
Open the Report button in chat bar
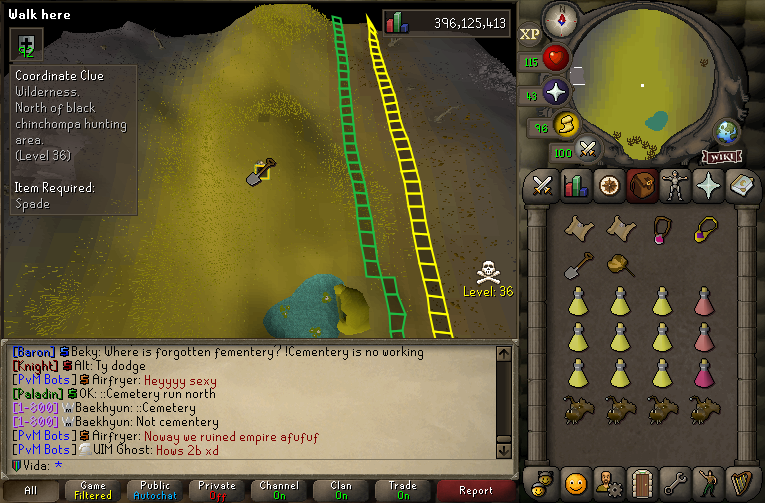click(476, 490)
